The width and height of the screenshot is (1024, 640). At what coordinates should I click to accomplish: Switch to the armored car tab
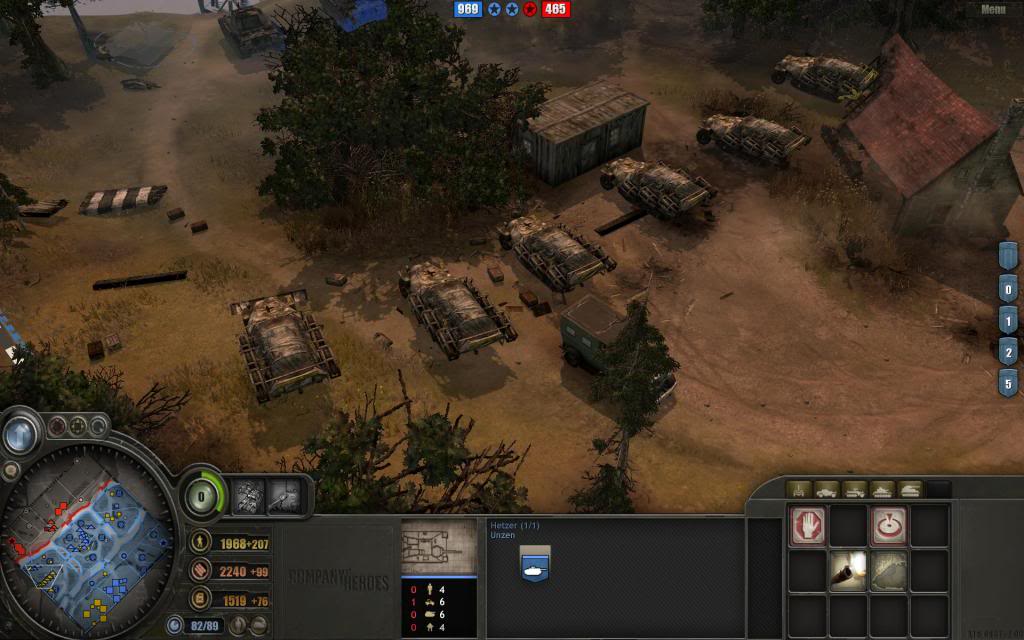tap(827, 489)
